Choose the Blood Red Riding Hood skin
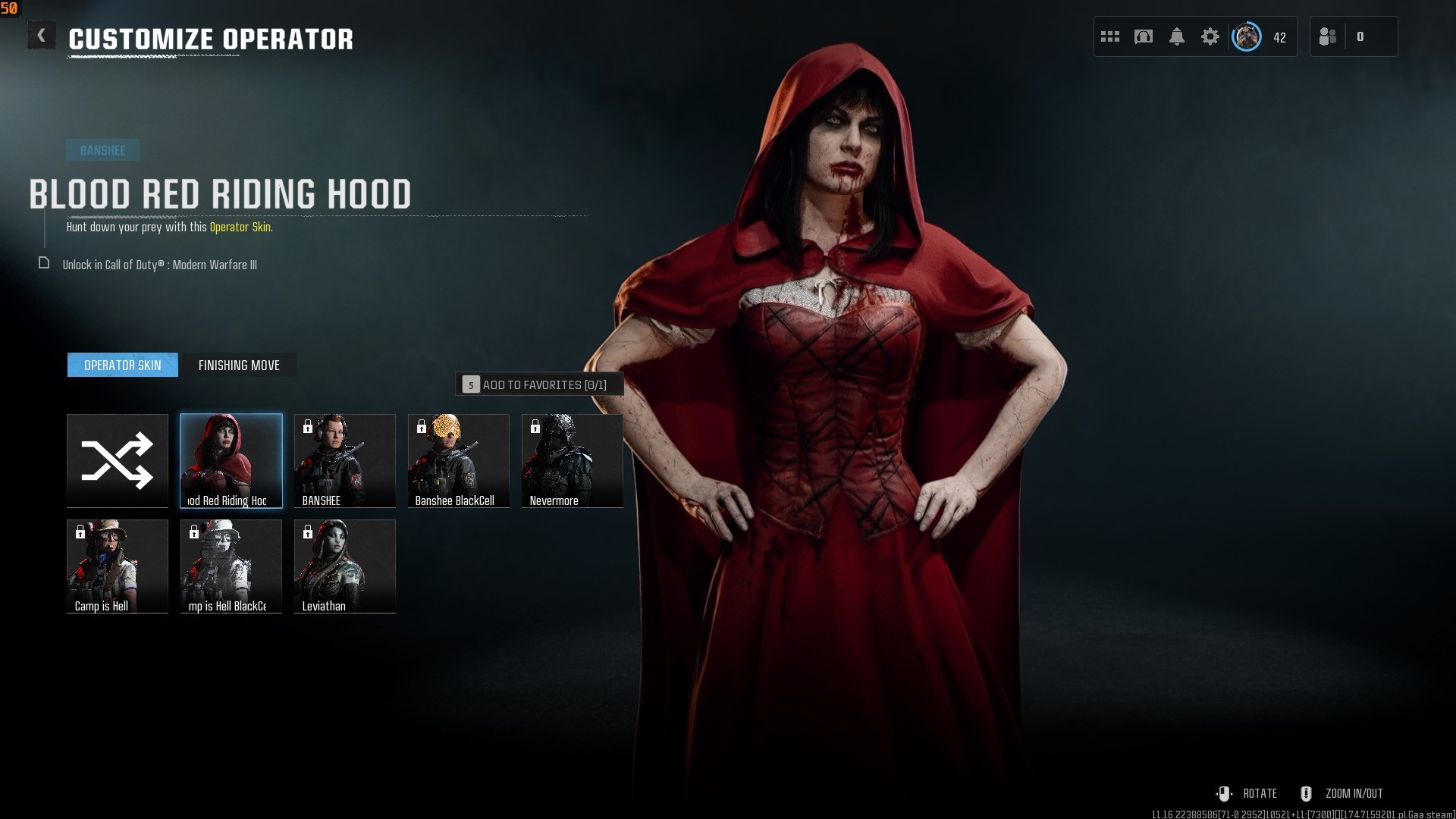Viewport: 1456px width, 819px height. [x=231, y=460]
